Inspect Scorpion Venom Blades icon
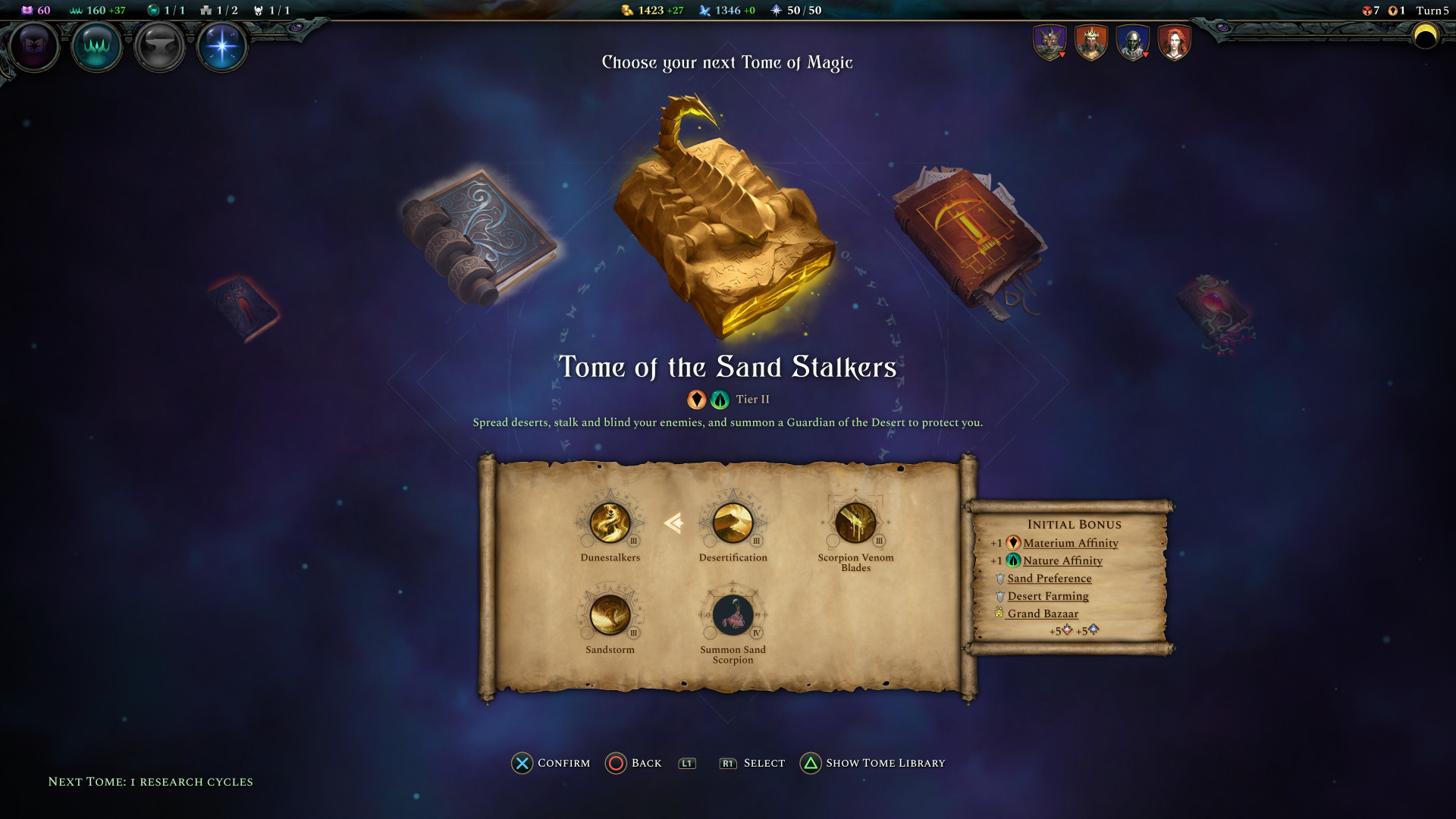The height and width of the screenshot is (819, 1456). pos(855,523)
